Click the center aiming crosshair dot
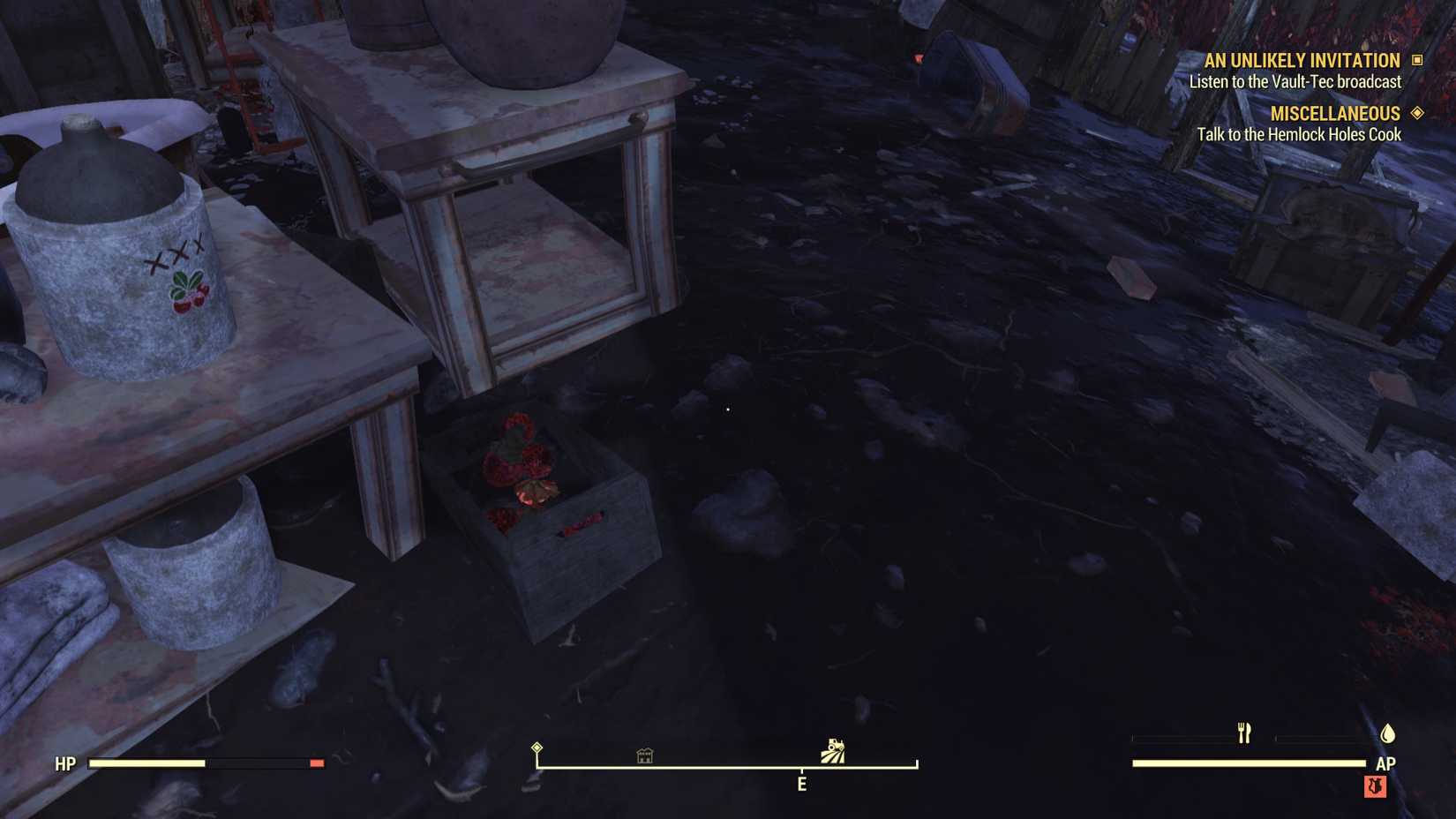 point(726,409)
